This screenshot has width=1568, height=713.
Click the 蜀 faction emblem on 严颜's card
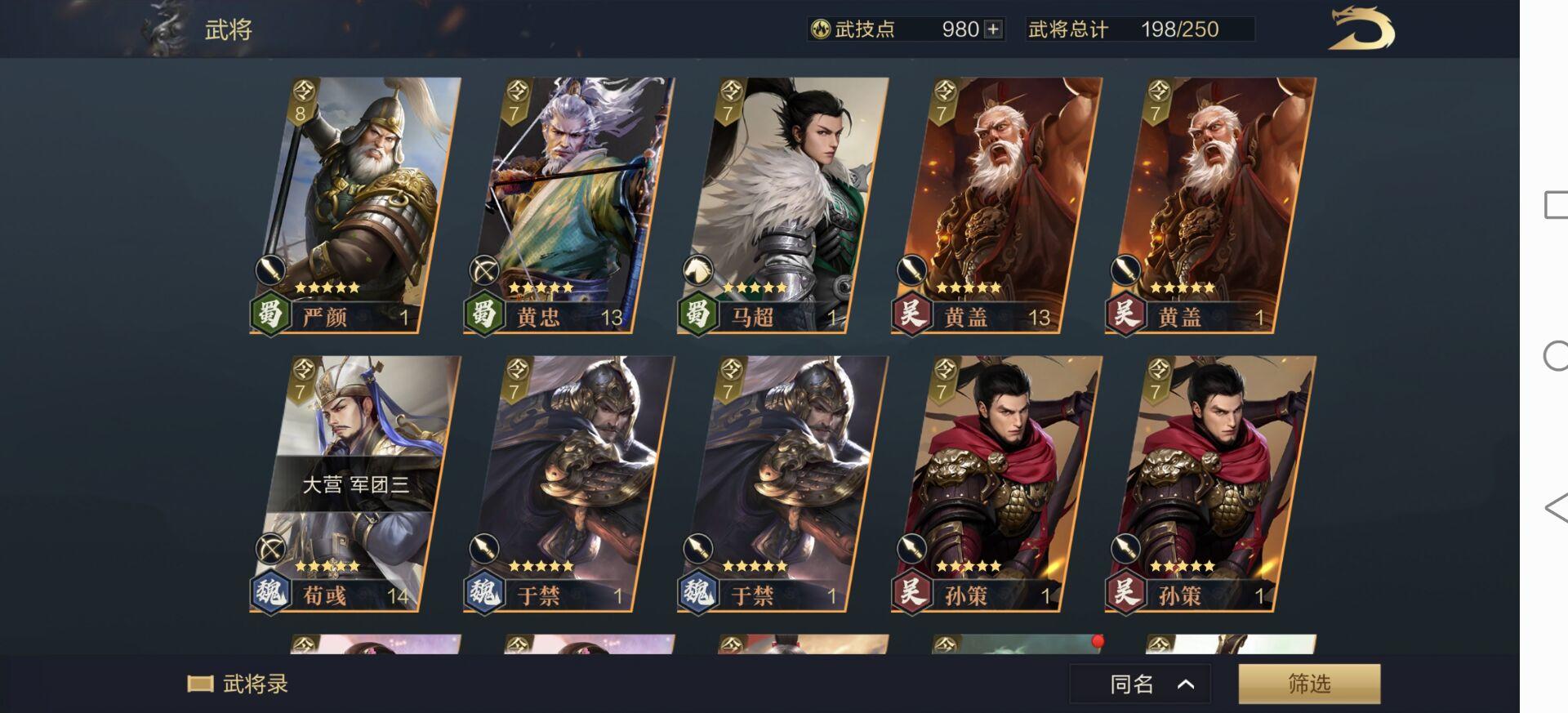tap(273, 318)
